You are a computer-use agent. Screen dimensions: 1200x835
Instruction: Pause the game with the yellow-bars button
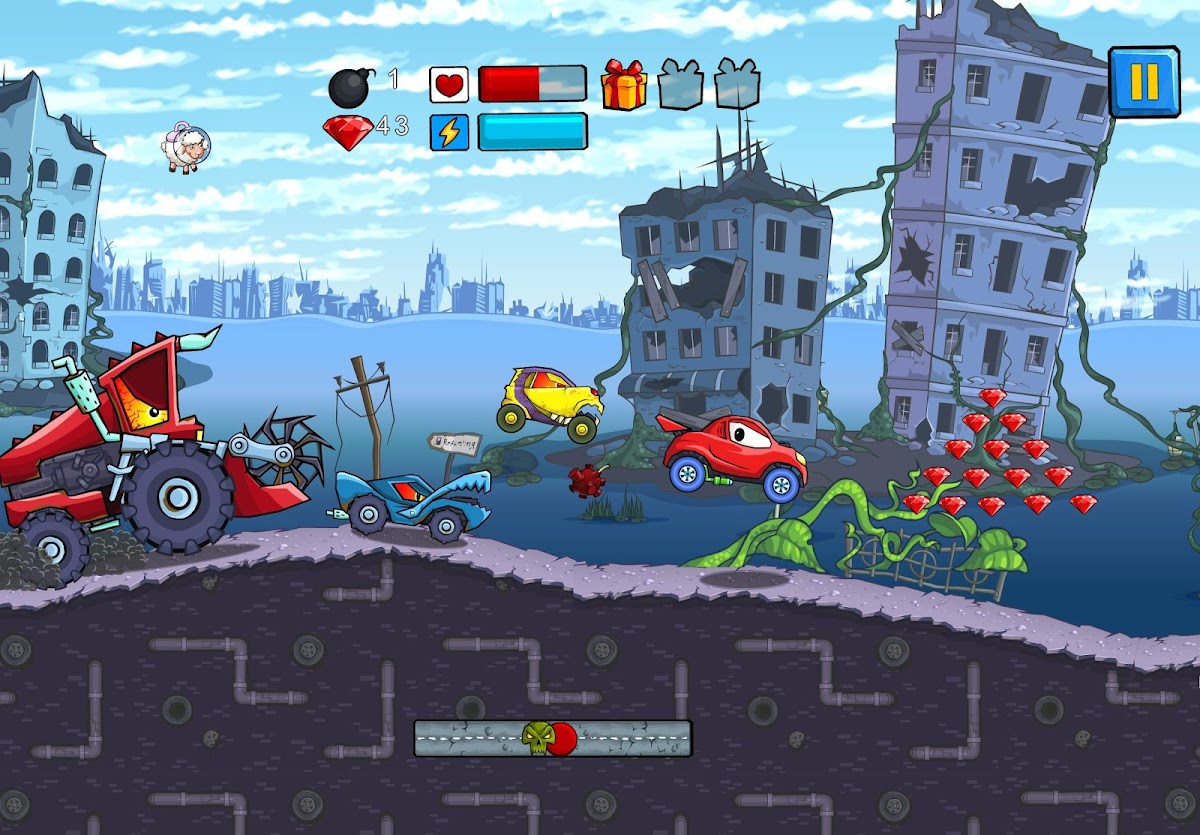[1143, 81]
